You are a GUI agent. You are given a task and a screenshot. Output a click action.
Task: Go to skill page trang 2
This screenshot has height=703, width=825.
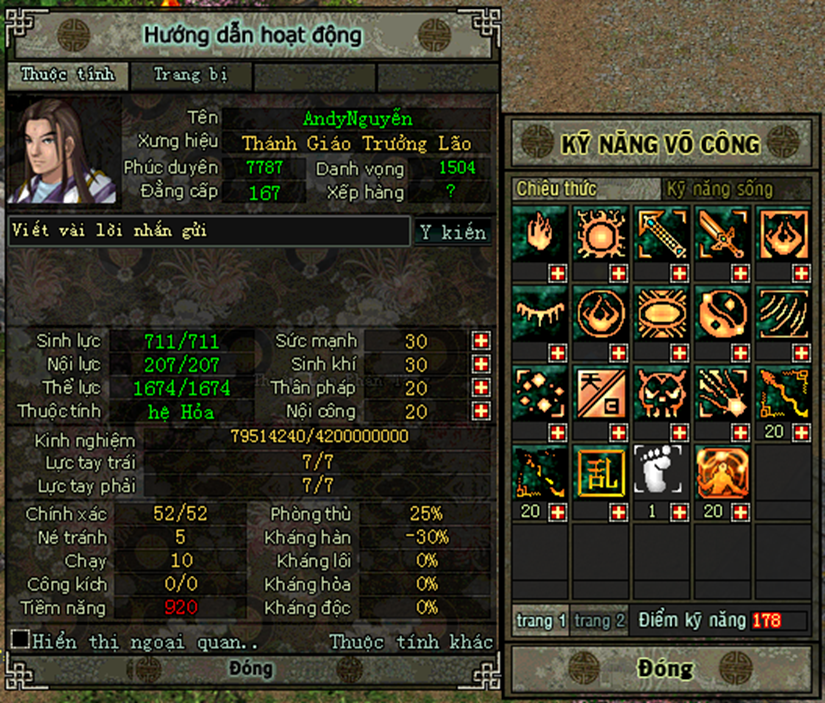click(x=600, y=621)
